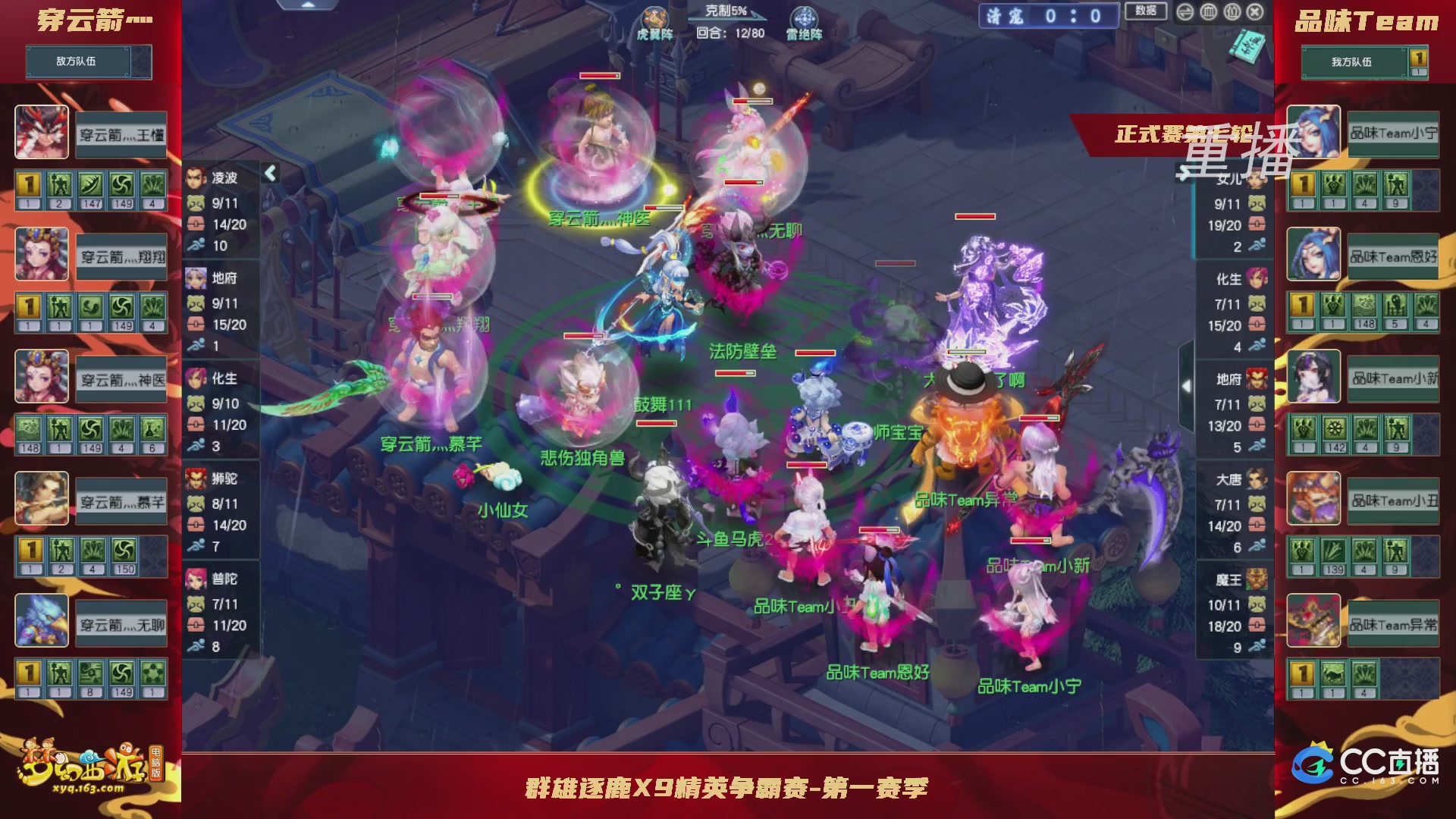
Task: Click the gift box circular icon top right
Action: point(1232,11)
